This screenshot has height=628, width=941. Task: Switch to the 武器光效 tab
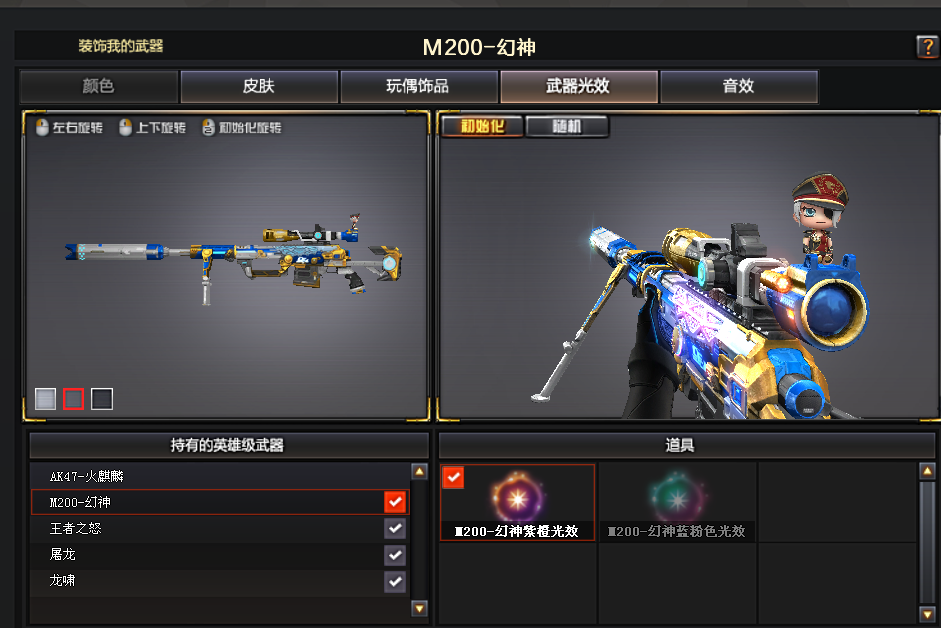[x=578, y=87]
